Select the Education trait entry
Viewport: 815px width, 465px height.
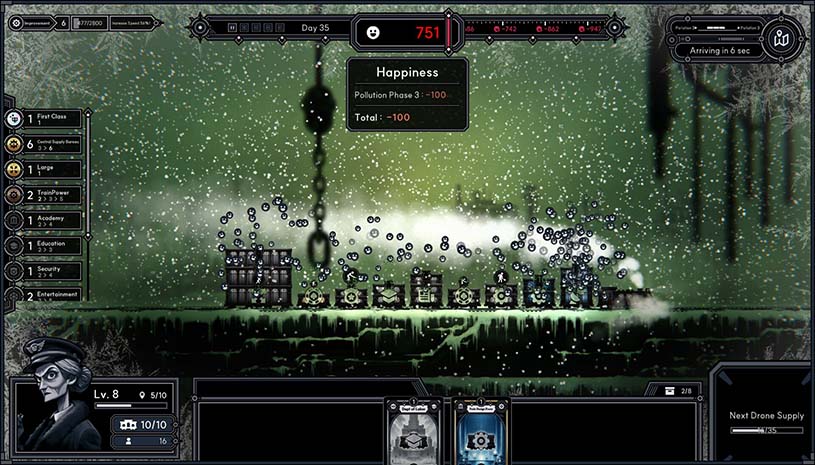pyautogui.click(x=45, y=245)
